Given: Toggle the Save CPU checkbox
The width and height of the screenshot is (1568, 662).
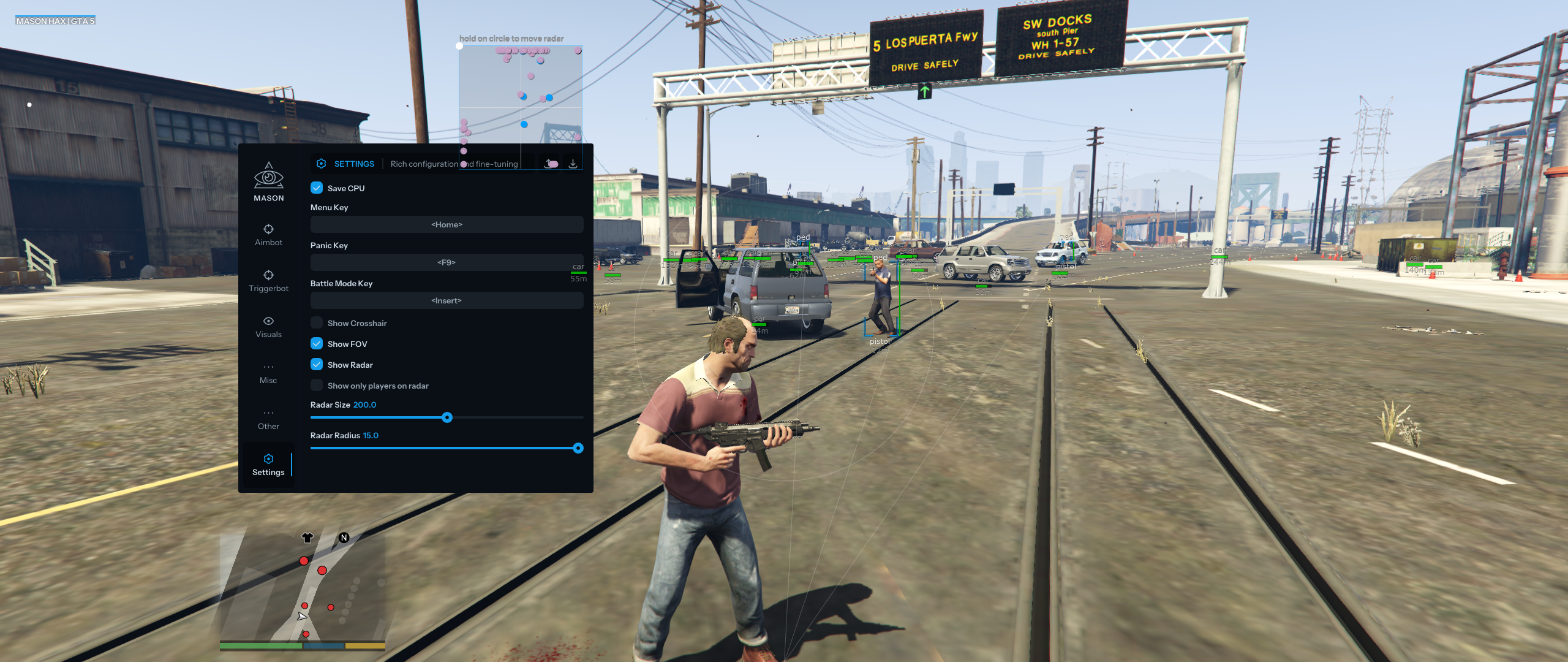Looking at the screenshot, I should coord(317,188).
